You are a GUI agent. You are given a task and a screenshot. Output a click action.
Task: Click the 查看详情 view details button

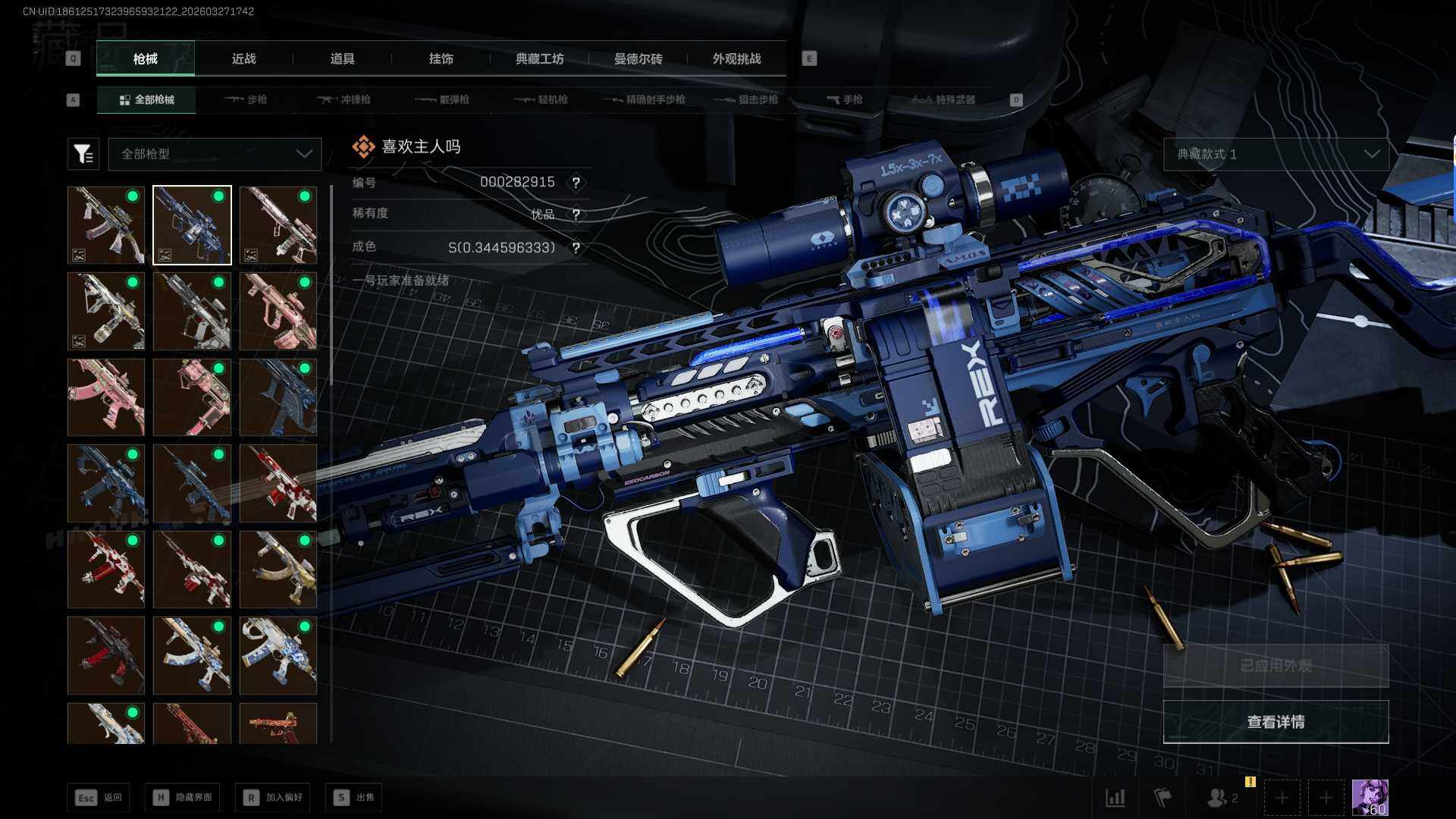(x=1276, y=722)
